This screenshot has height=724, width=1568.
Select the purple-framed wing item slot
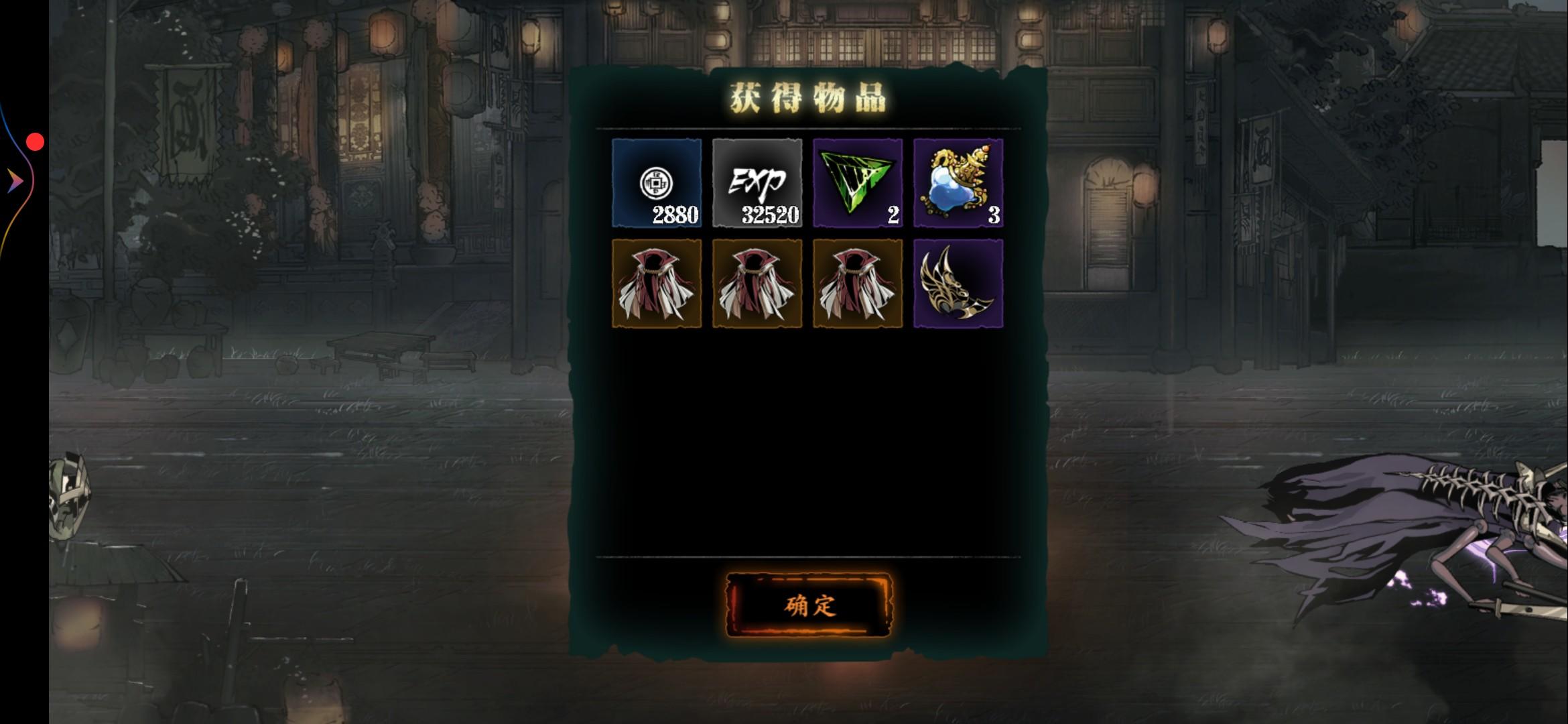pos(957,284)
